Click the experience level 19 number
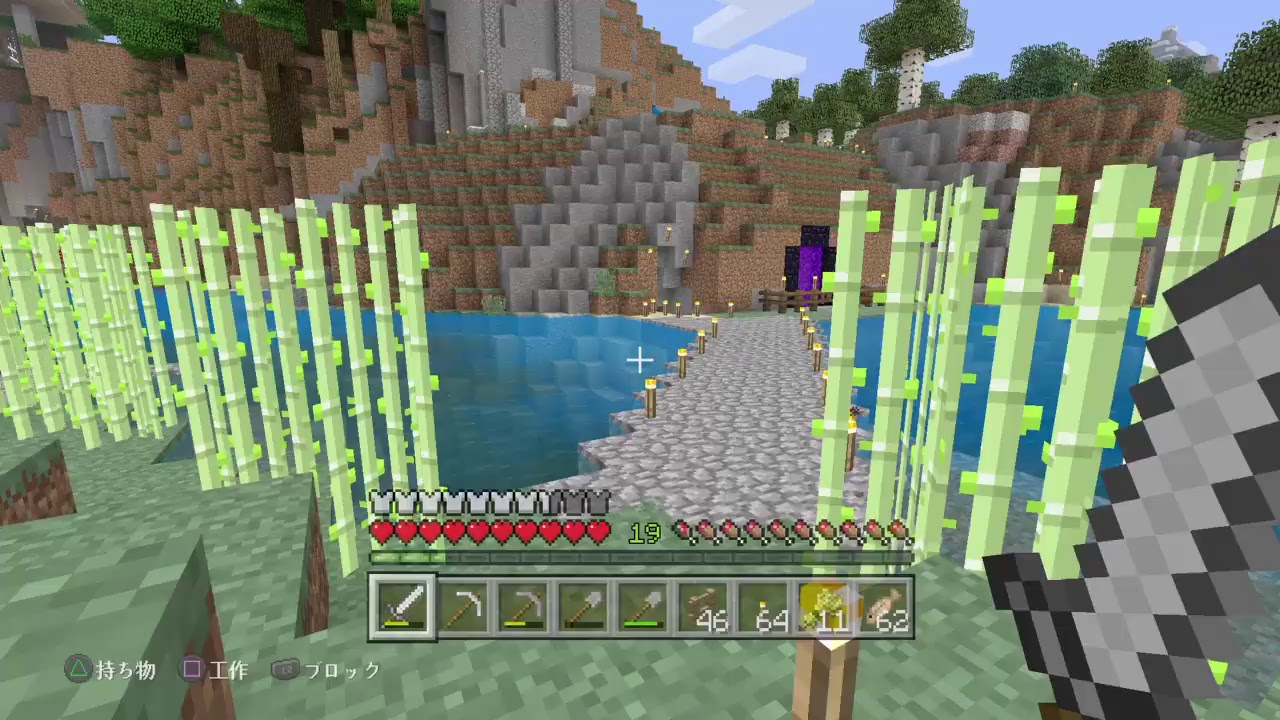The height and width of the screenshot is (720, 1280). [x=643, y=535]
